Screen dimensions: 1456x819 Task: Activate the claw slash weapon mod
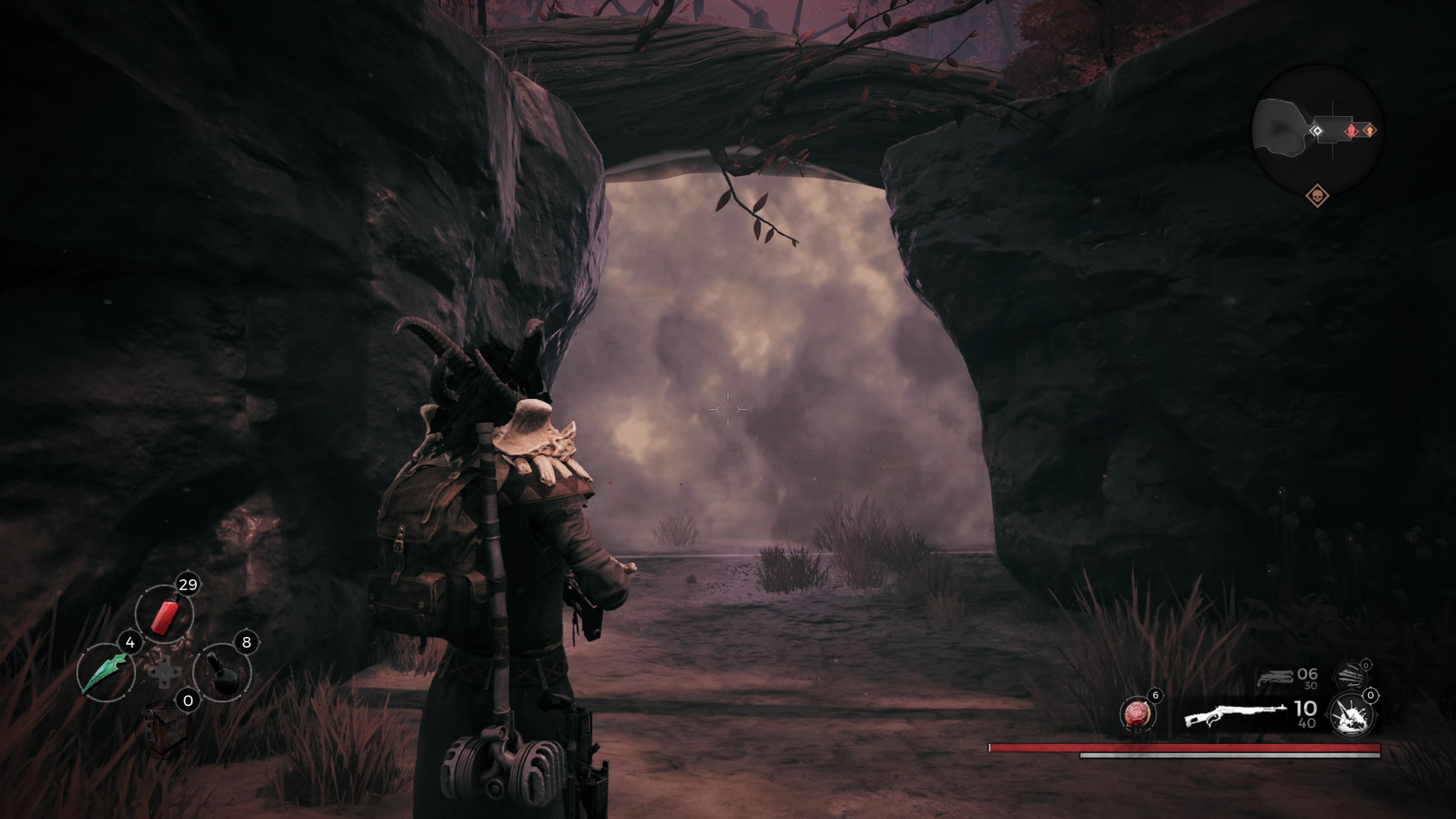point(1351,675)
